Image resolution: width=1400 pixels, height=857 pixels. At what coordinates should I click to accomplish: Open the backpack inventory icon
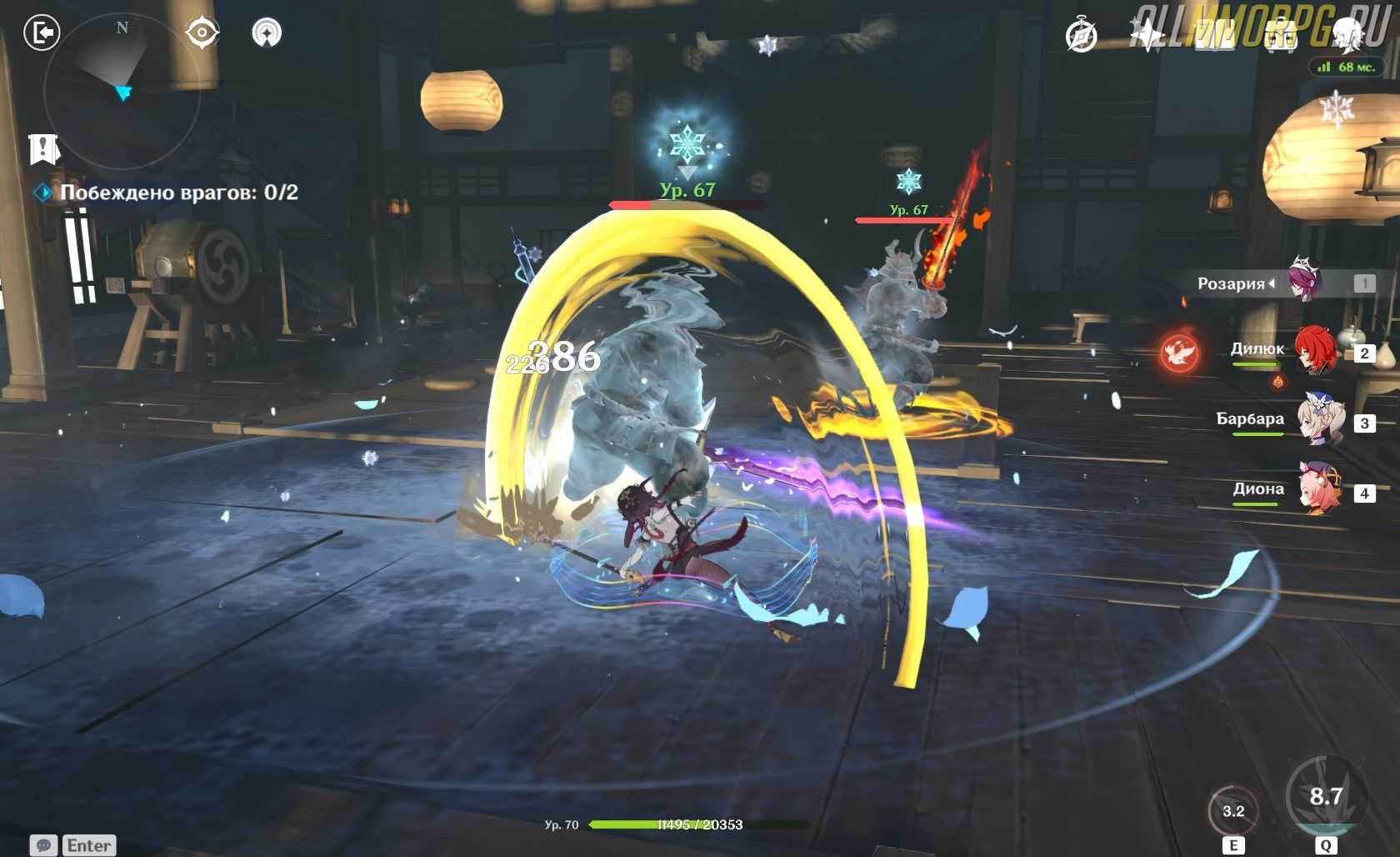tap(1281, 36)
